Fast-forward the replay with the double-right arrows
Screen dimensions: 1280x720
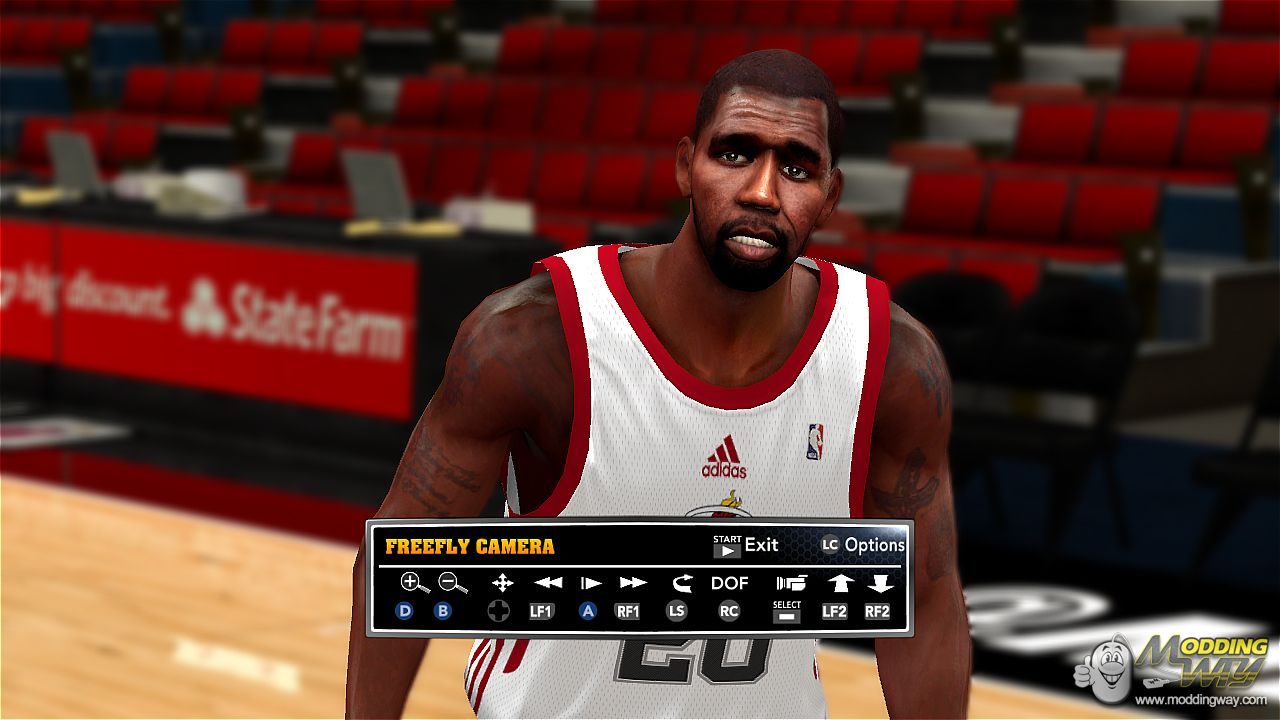tap(632, 582)
